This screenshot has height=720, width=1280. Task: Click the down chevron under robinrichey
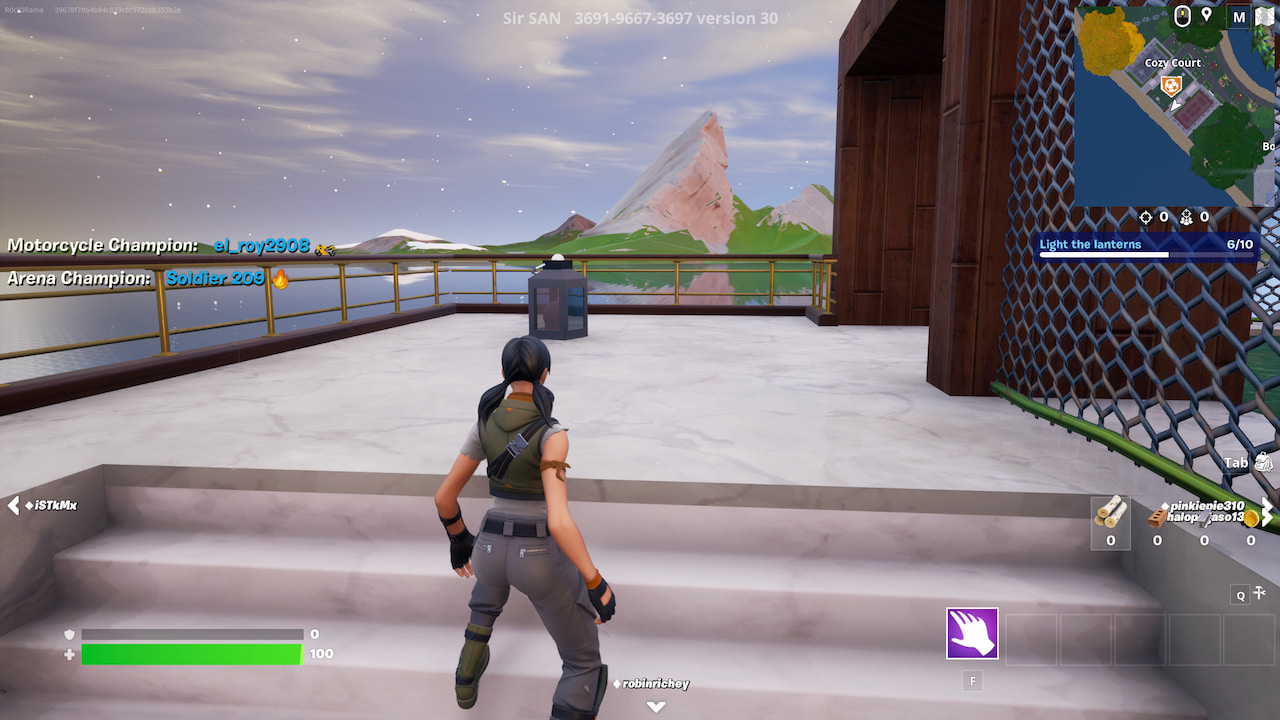pos(655,705)
